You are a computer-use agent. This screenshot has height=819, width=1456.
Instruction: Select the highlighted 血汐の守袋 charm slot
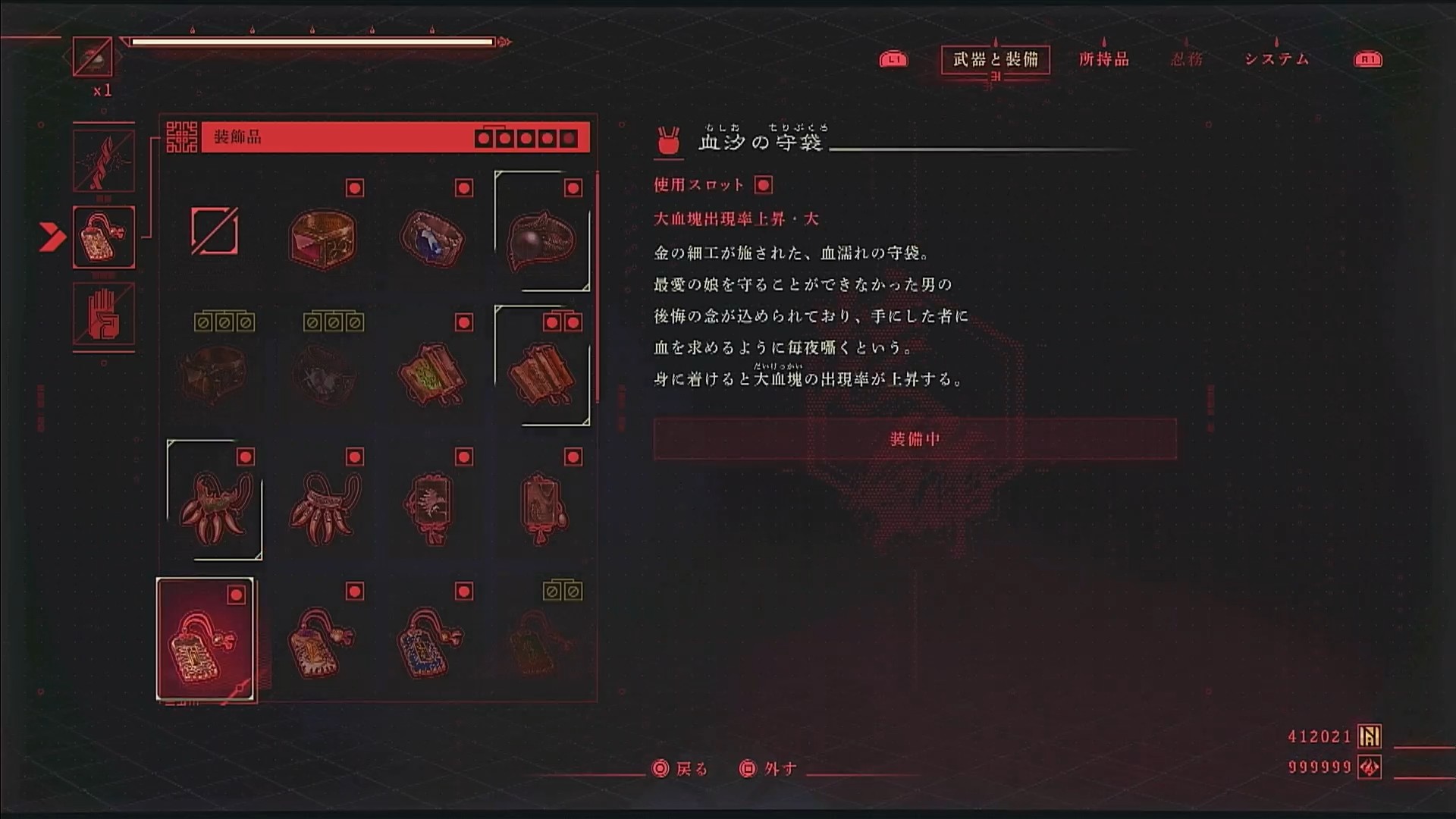tap(206, 641)
